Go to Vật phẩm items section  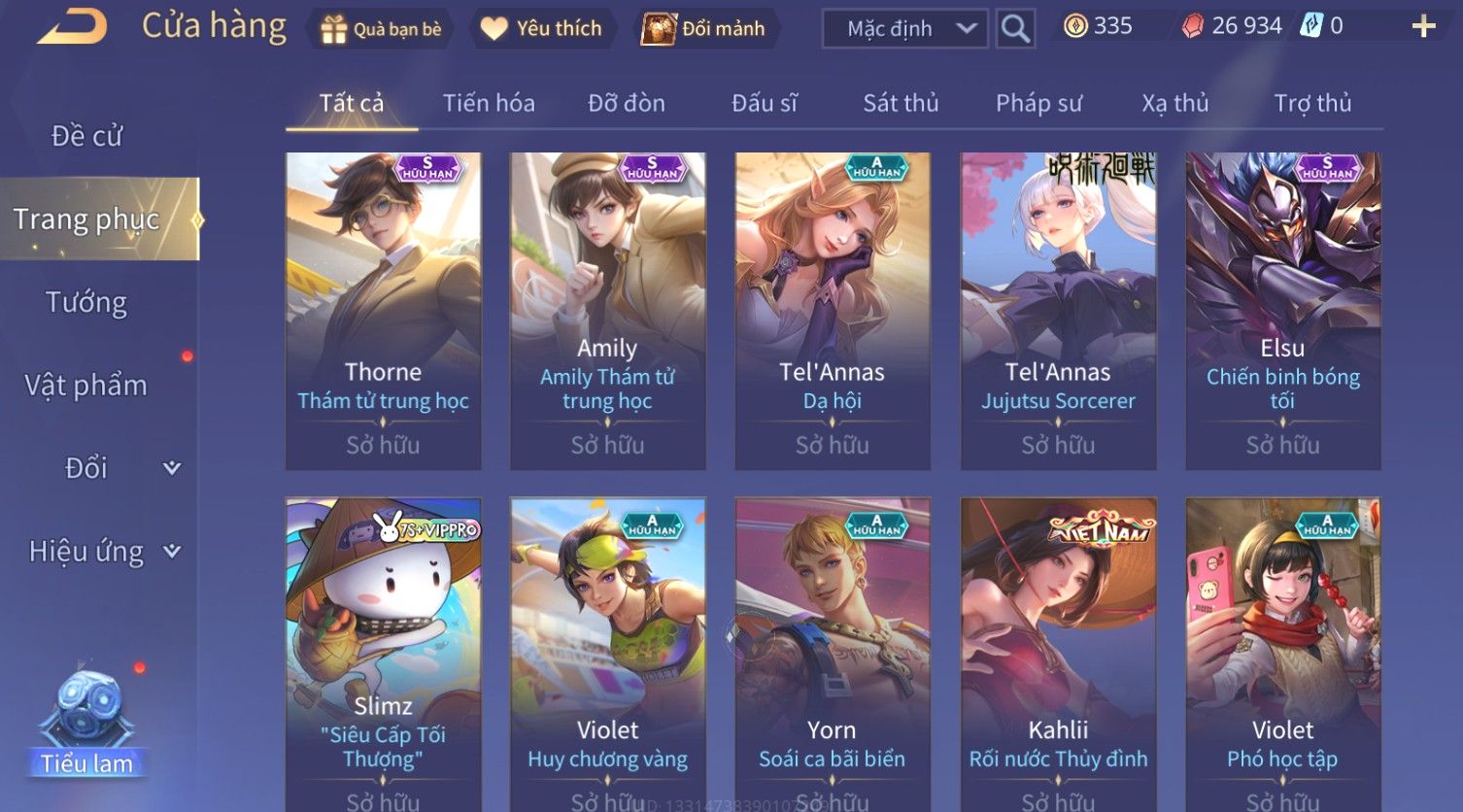pos(86,386)
